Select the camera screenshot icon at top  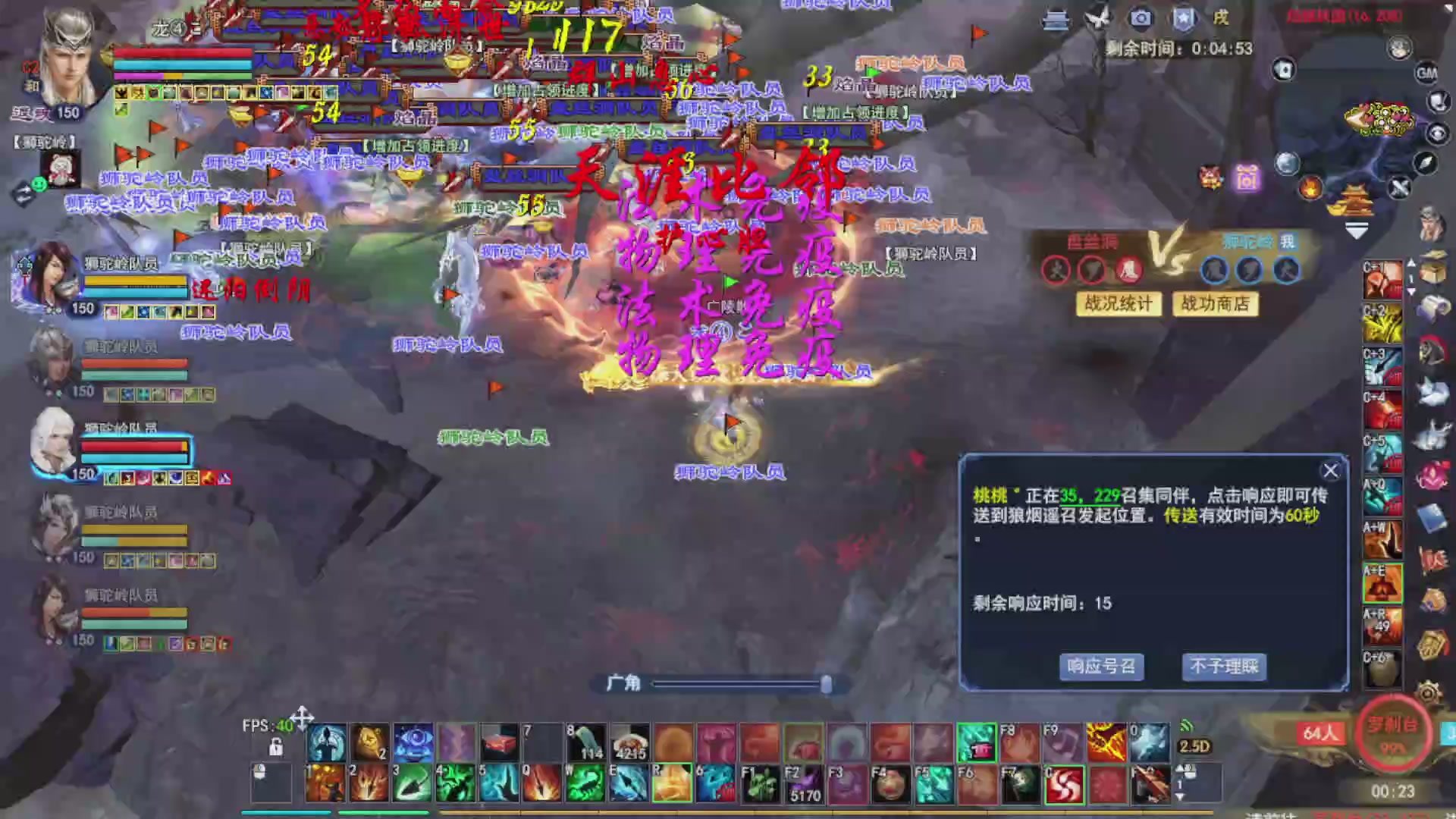click(x=1141, y=18)
